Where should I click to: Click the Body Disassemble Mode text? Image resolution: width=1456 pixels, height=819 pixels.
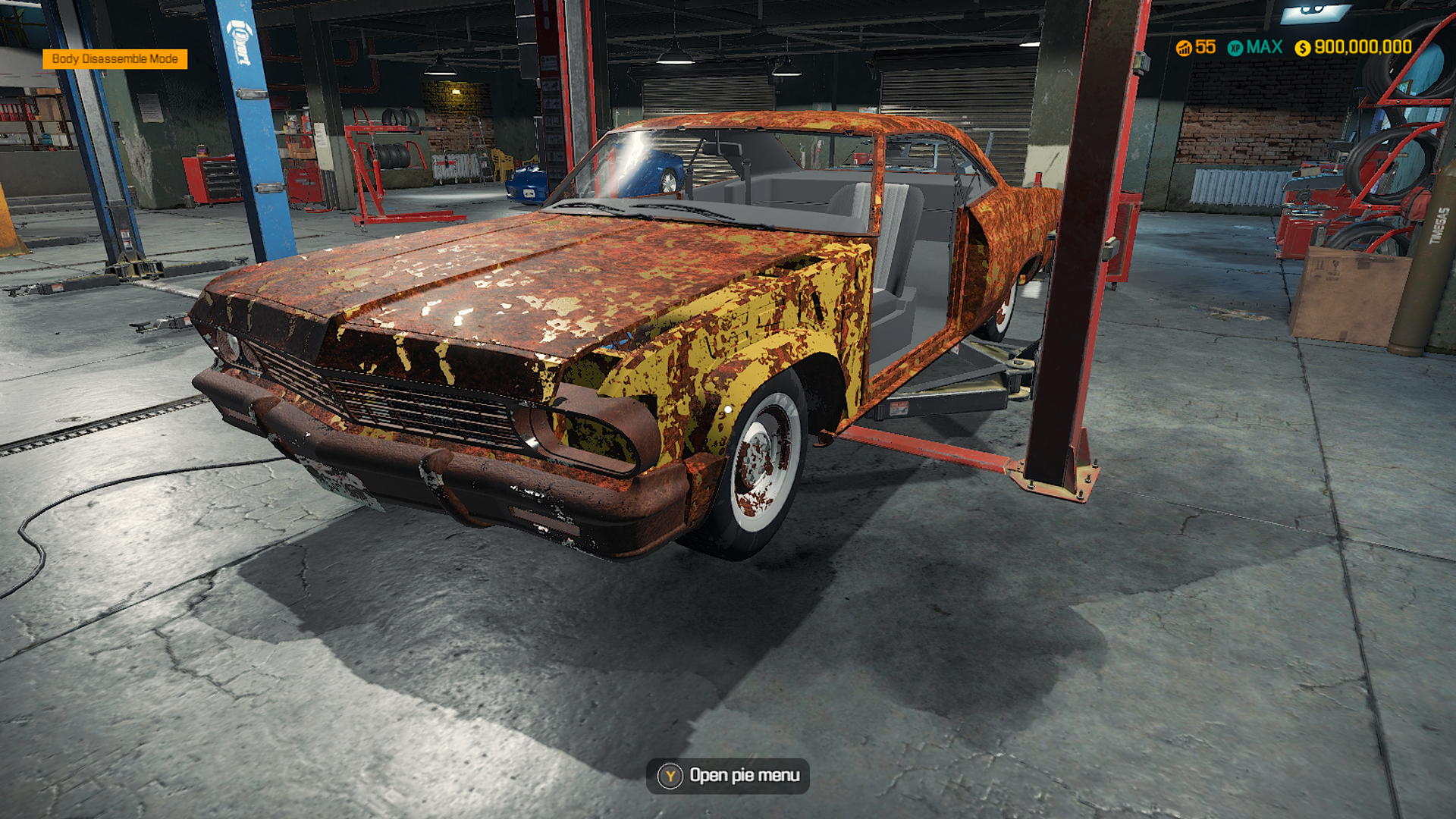(x=117, y=58)
